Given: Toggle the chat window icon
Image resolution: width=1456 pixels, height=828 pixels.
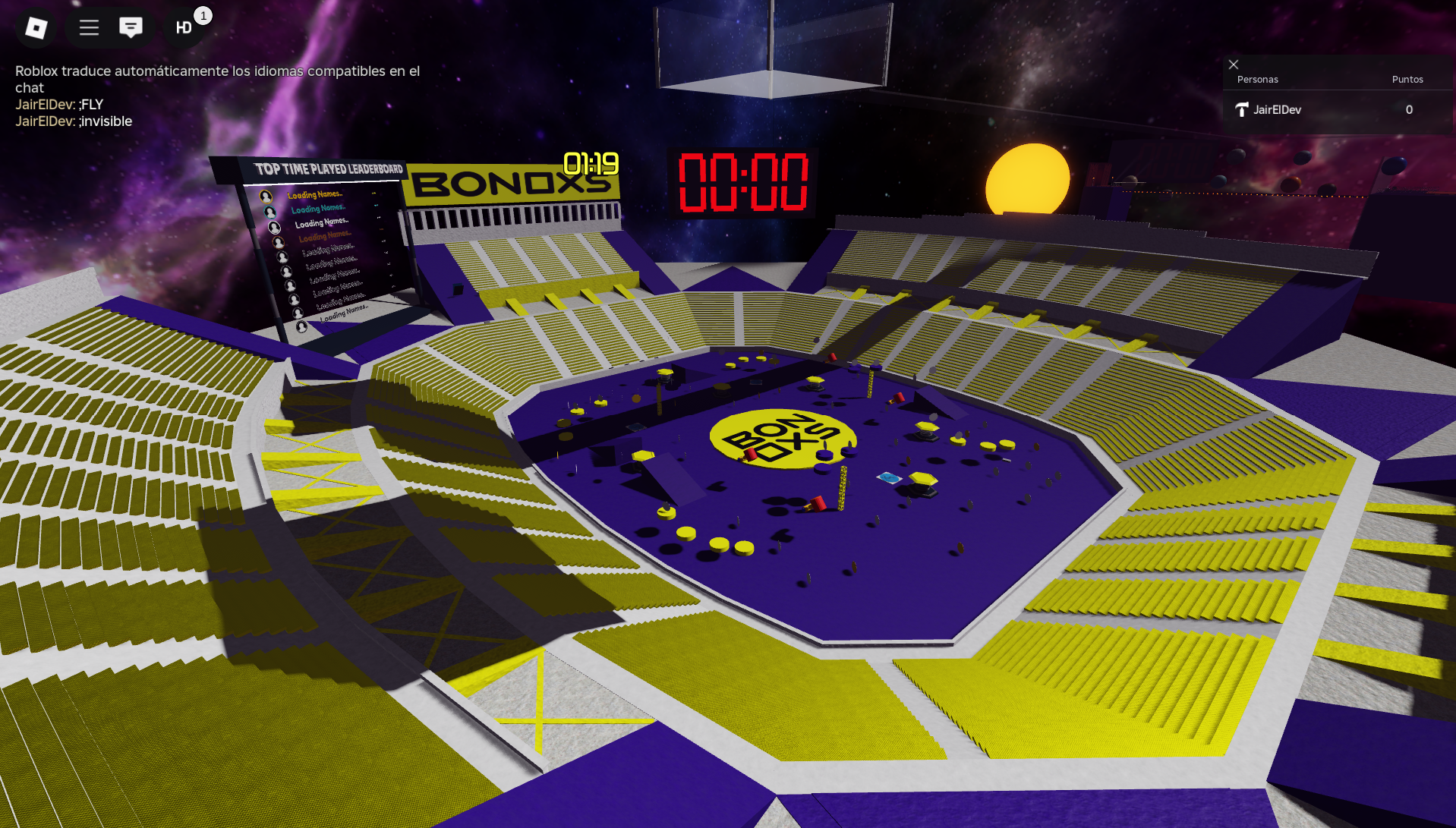Looking at the screenshot, I should (131, 28).
